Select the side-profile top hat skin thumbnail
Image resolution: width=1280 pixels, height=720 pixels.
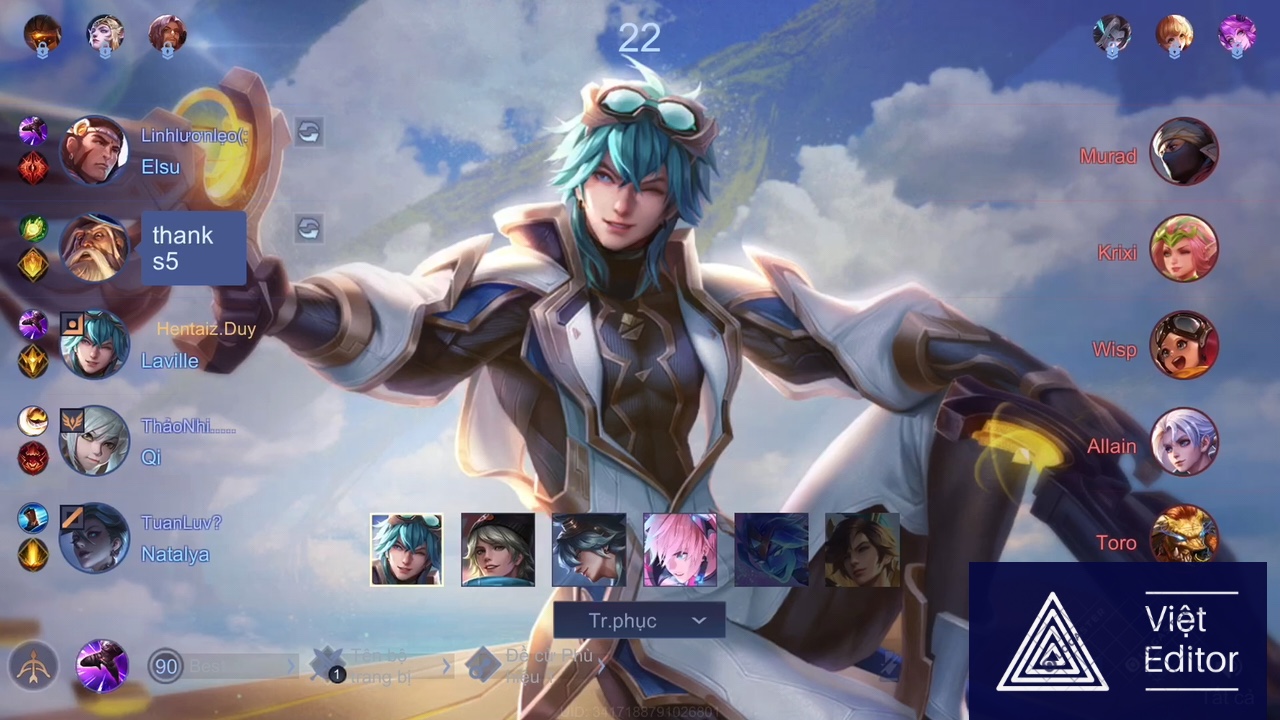[x=589, y=549]
